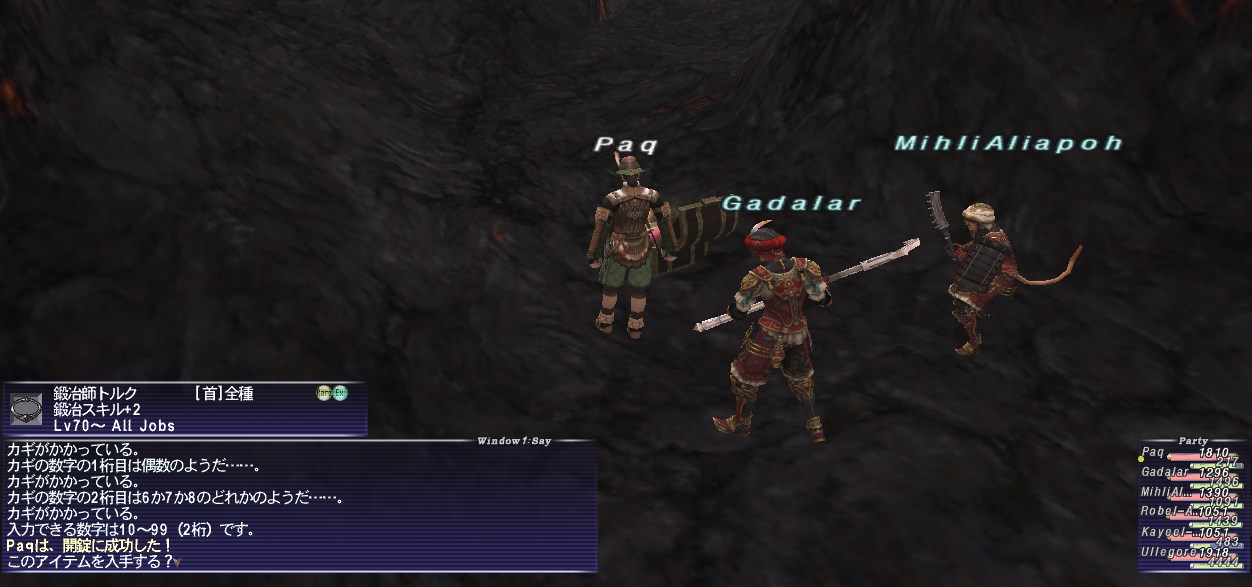This screenshot has width=1252, height=587.
Task: Select Paq in the party list
Action: [1192, 453]
